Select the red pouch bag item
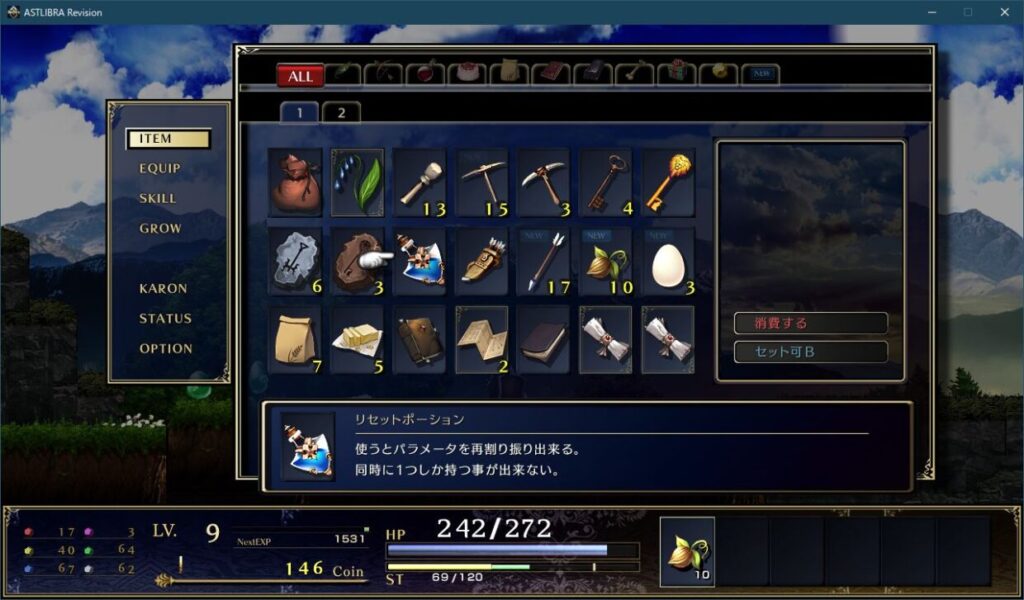1024x600 pixels. coord(296,183)
